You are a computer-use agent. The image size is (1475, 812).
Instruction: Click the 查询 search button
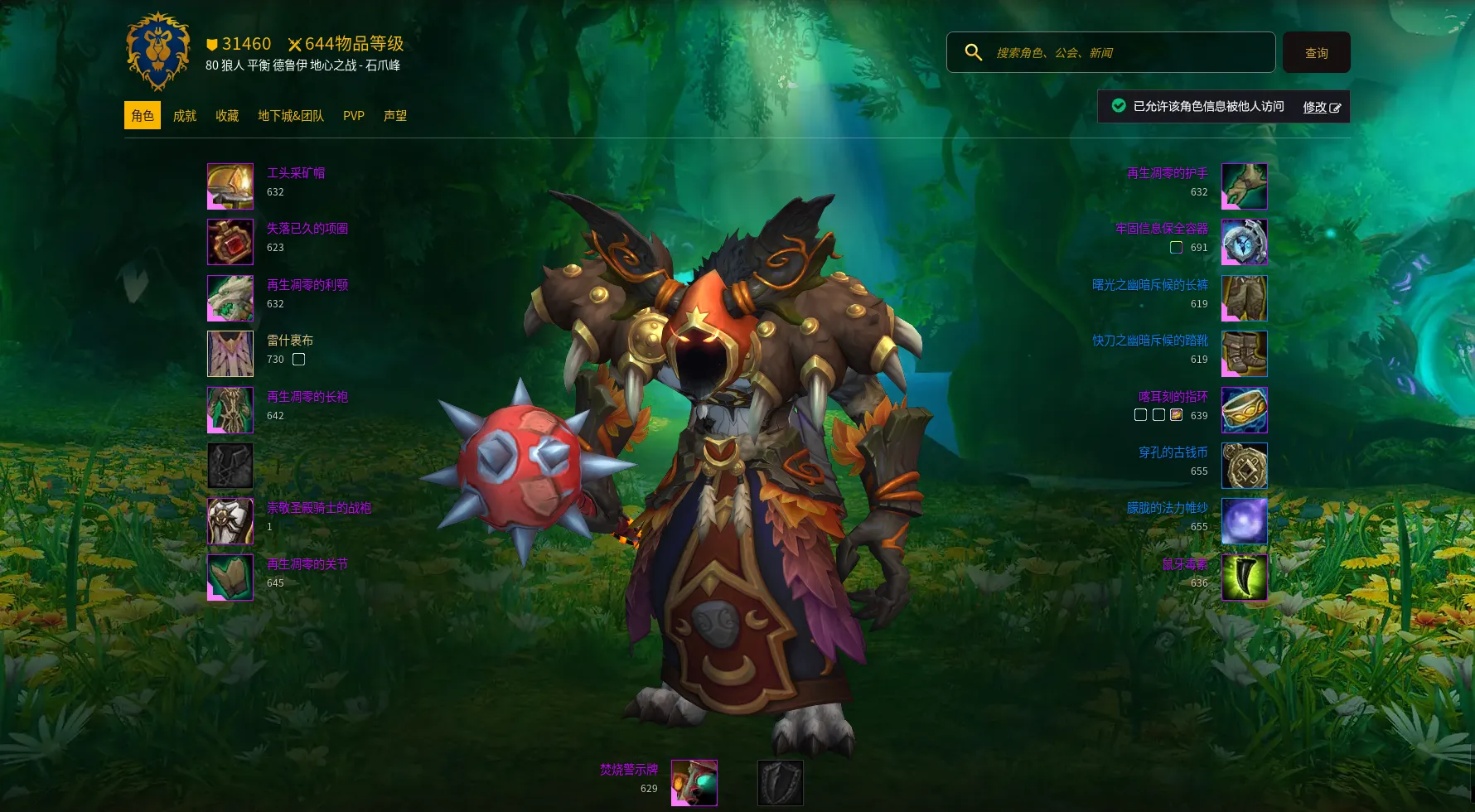(1316, 53)
